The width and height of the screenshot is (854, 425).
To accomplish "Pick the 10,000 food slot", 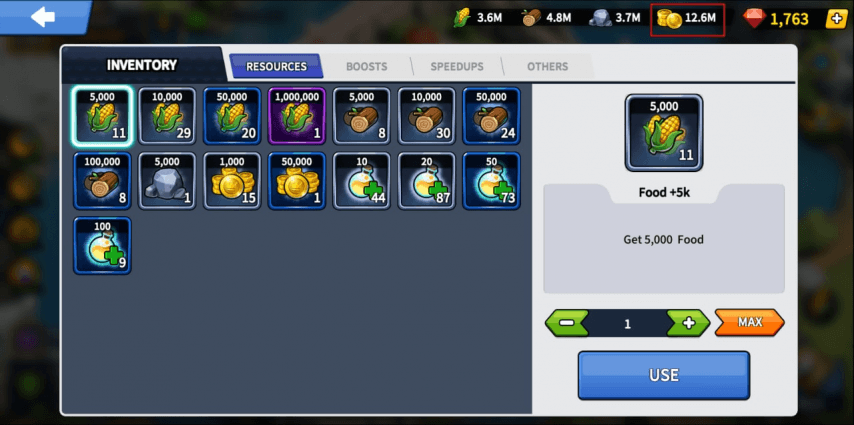I will 167,116.
